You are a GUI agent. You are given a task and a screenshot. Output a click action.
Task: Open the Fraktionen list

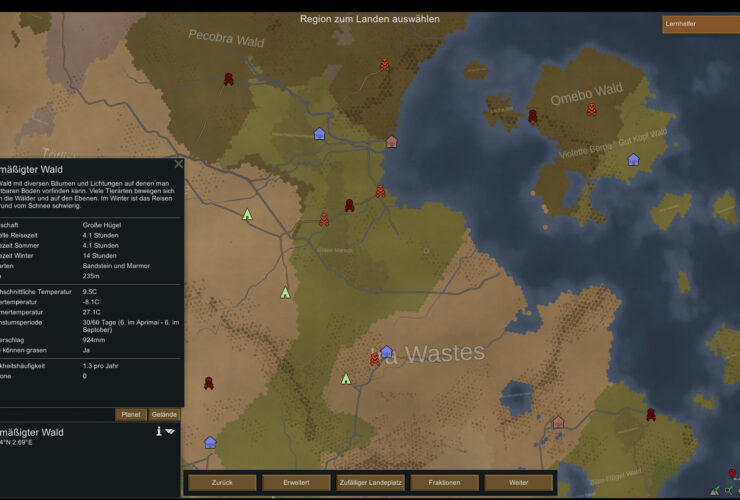pyautogui.click(x=444, y=482)
